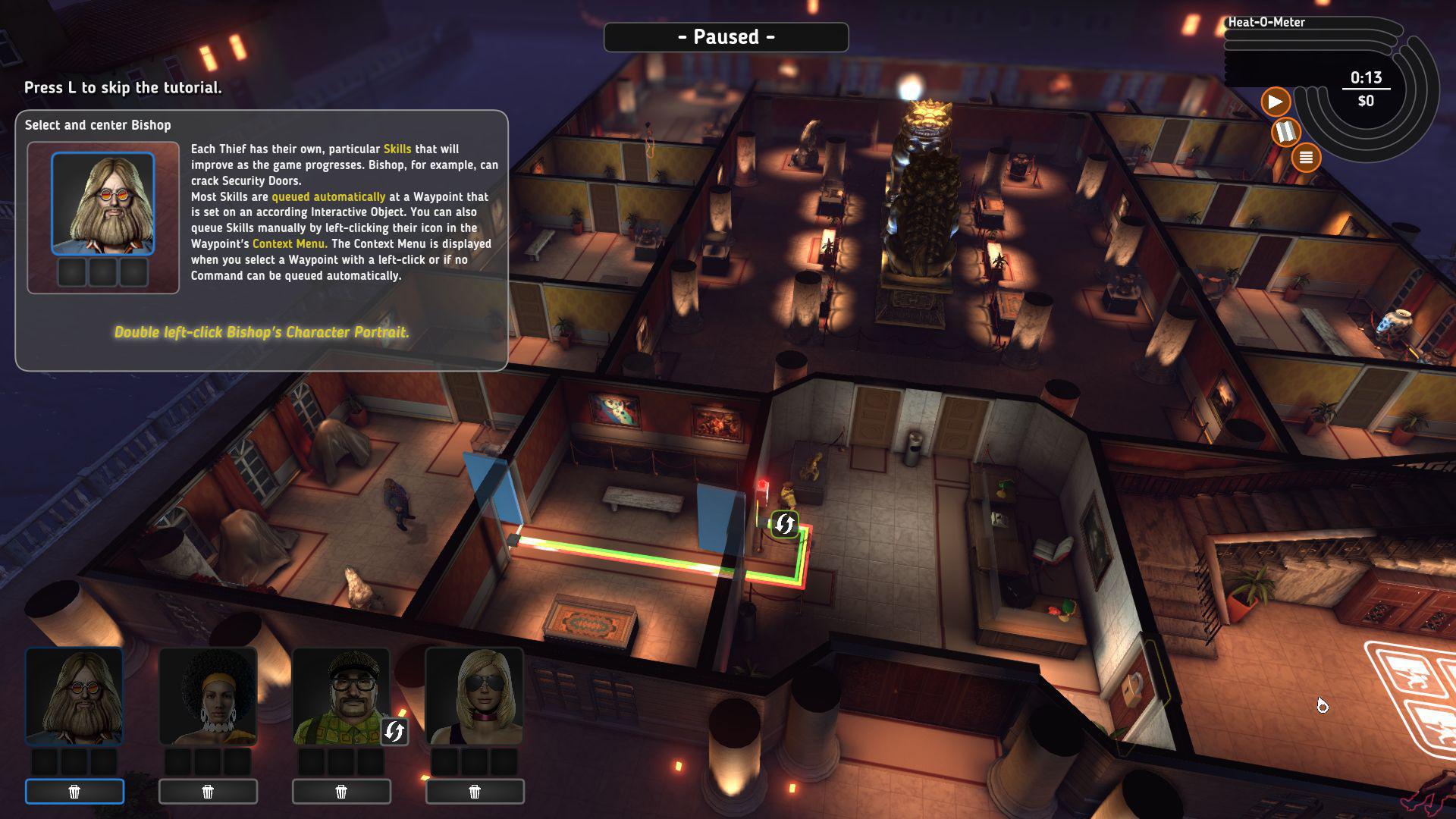Viewport: 1456px width, 819px height.
Task: Click the trash icon under the afro-haired thief
Action: 208,791
